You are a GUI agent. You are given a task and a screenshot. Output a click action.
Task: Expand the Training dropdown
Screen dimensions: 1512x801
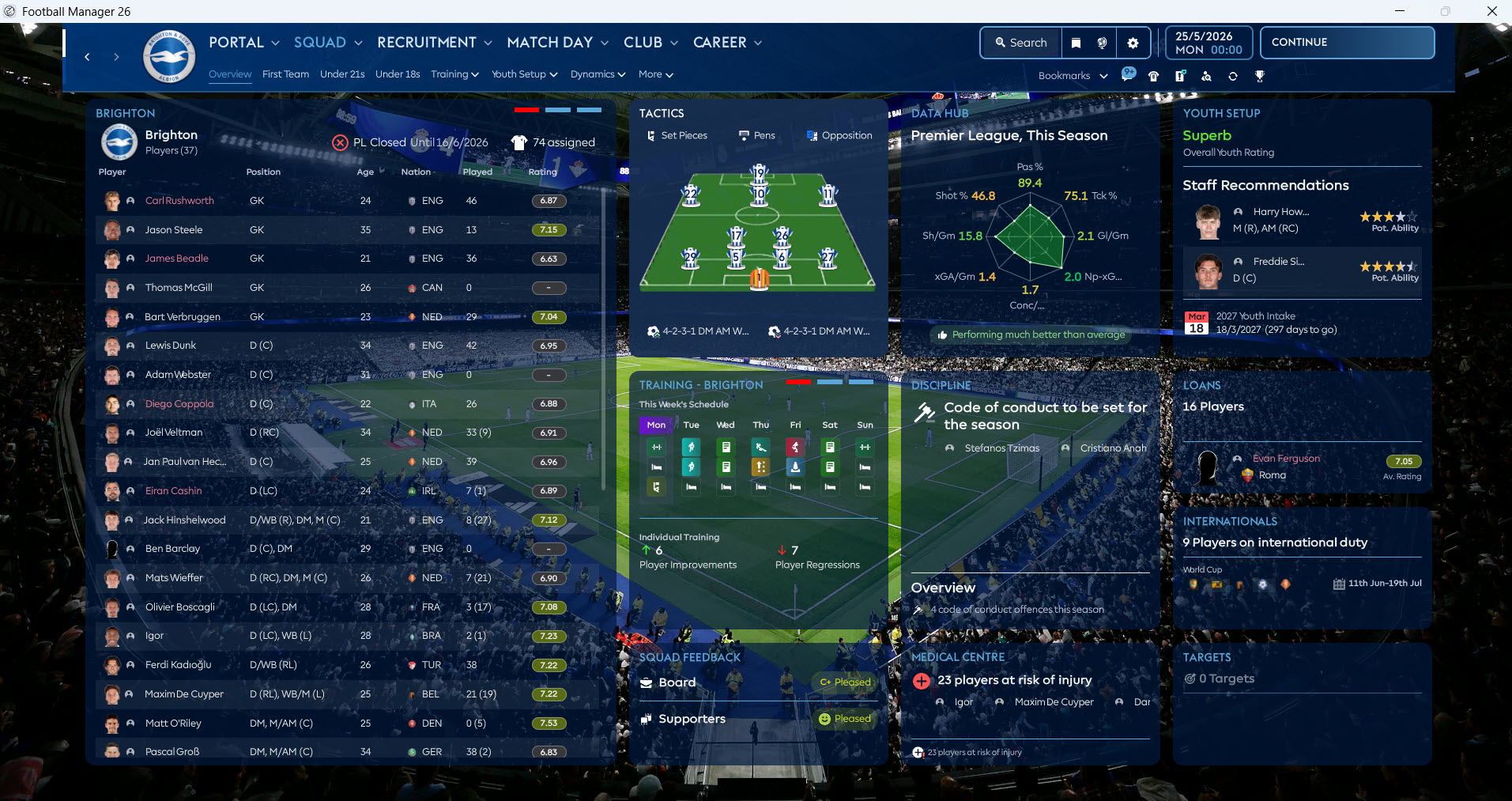coord(454,74)
